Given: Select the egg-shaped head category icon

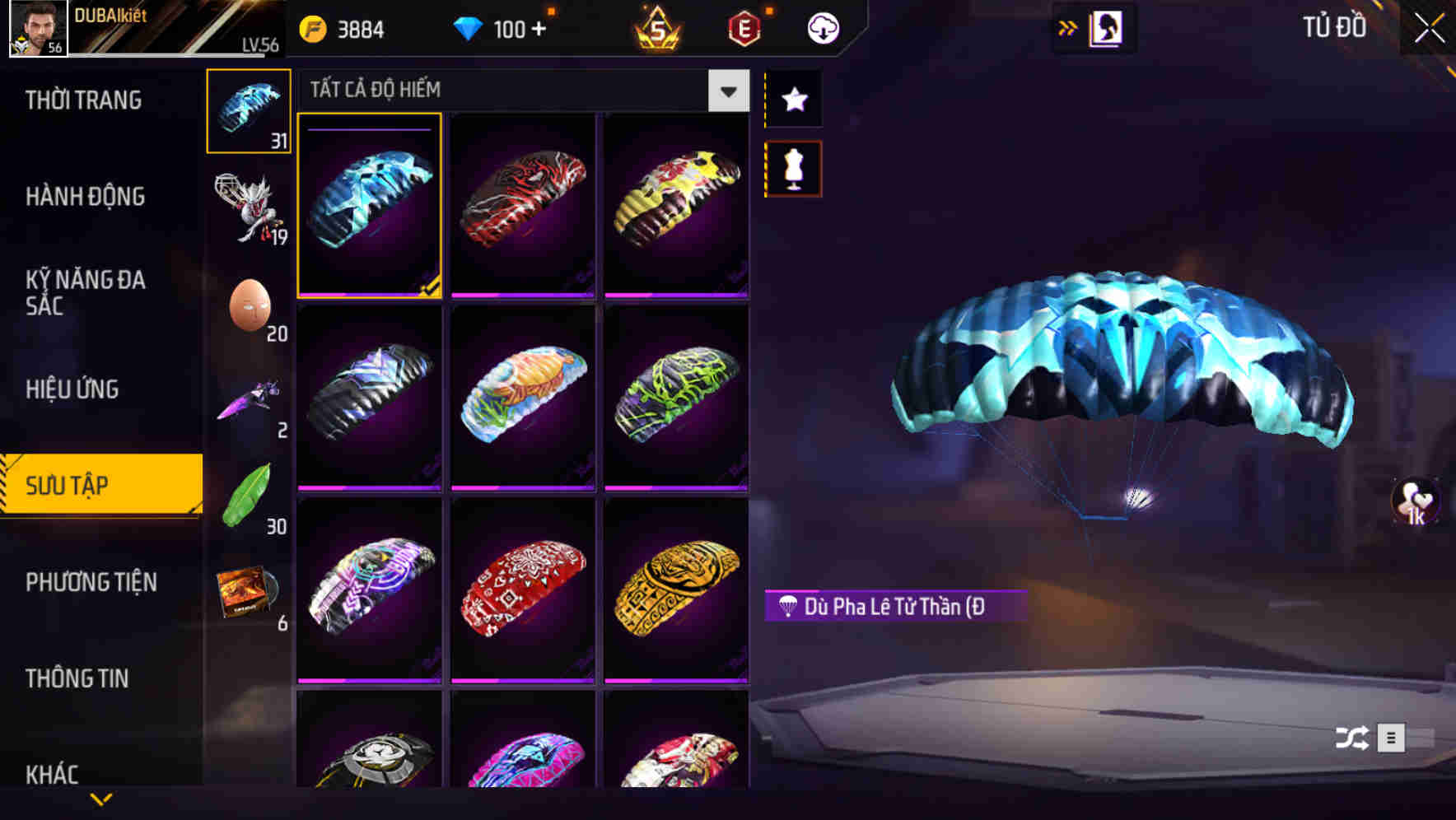Looking at the screenshot, I should pos(248,305).
